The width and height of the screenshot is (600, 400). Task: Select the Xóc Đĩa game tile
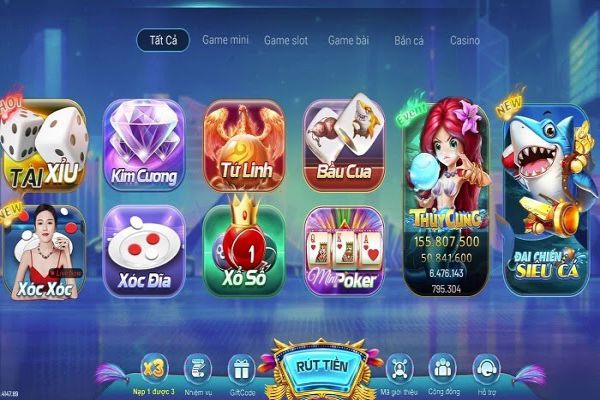(144, 252)
